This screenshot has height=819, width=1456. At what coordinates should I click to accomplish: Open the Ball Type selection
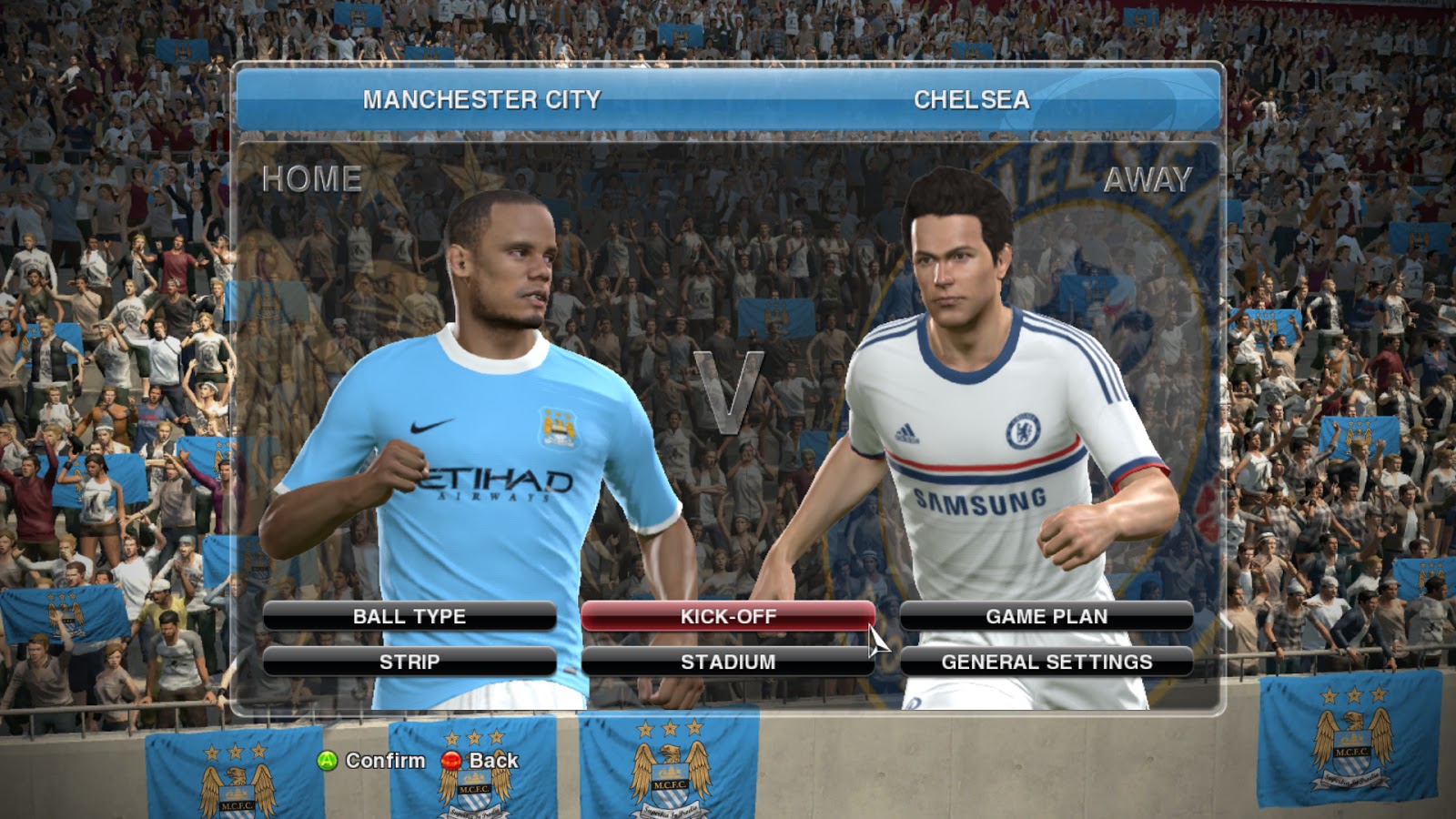pos(409,616)
